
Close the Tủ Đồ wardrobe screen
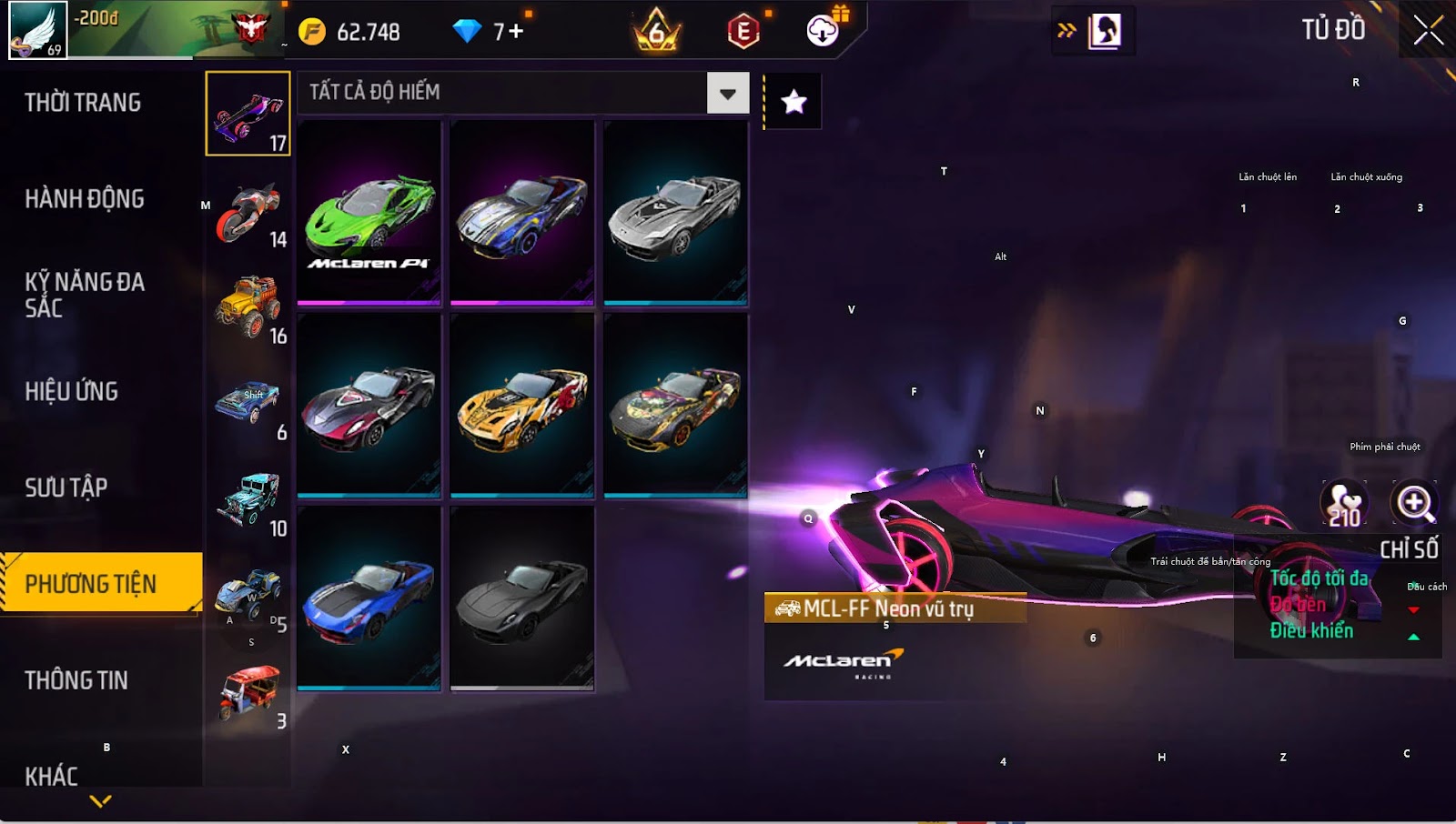point(1428,31)
